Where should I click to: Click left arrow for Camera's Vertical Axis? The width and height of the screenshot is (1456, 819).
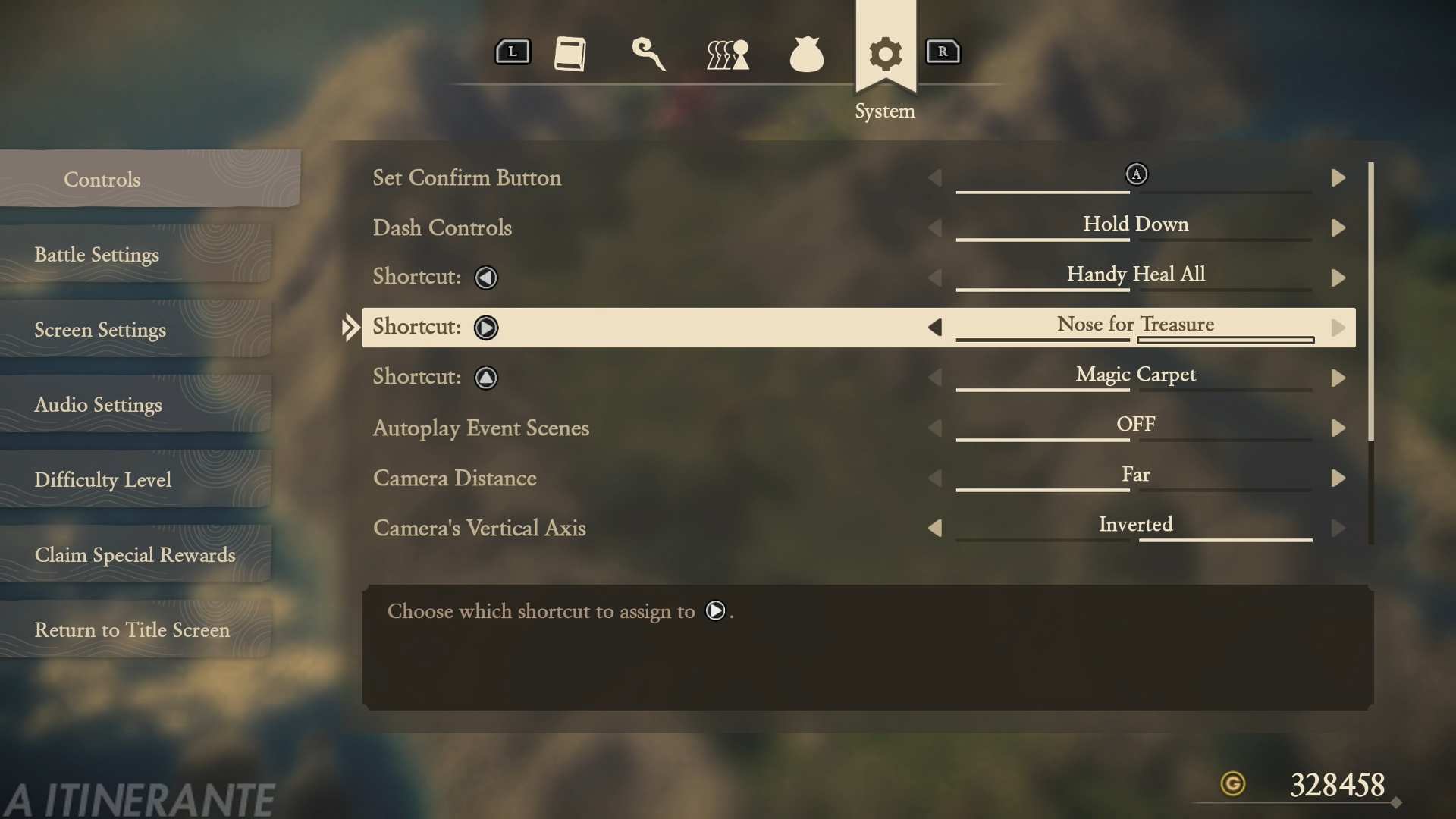tap(935, 529)
